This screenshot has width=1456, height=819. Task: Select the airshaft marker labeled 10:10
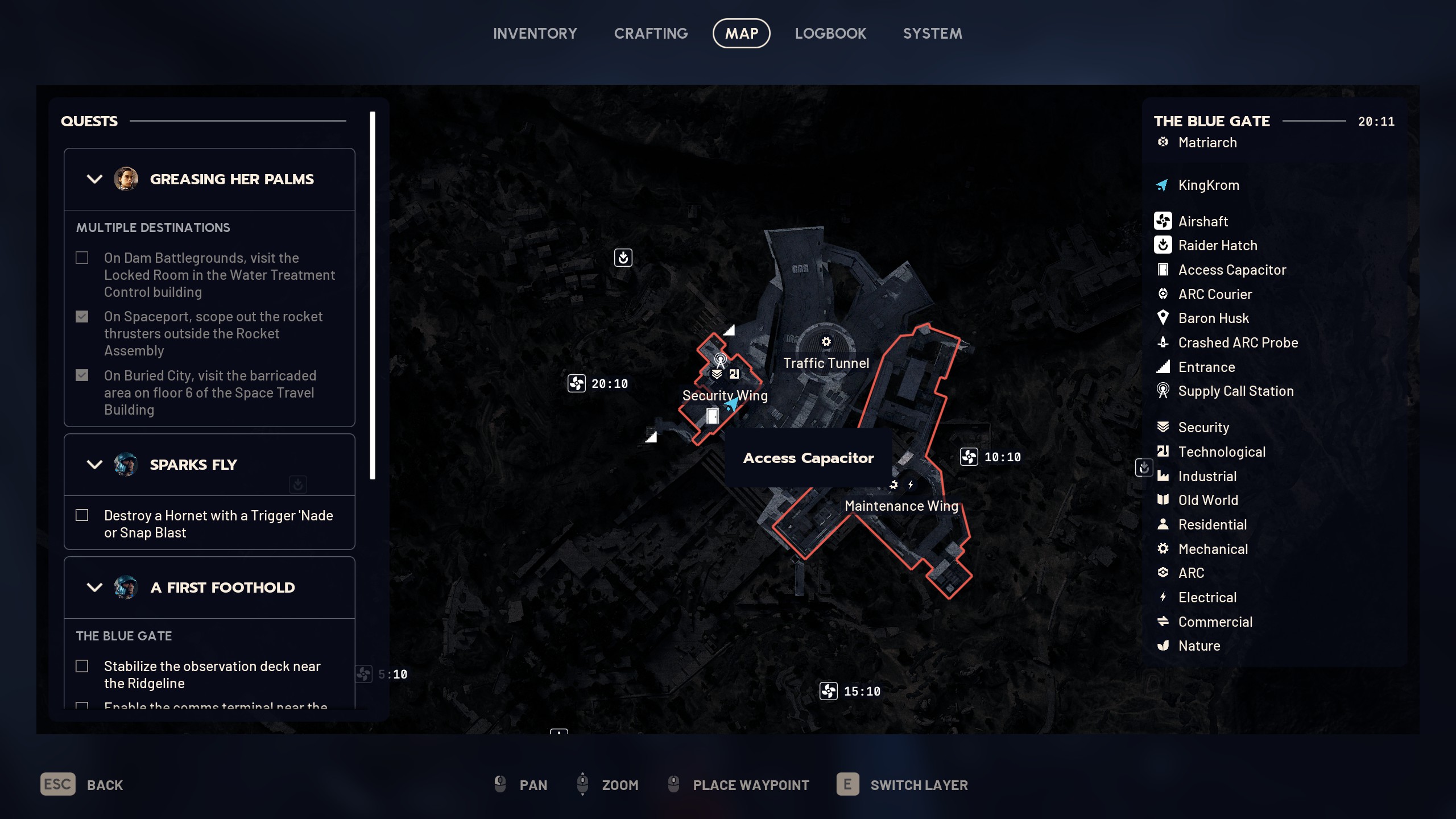tap(969, 457)
